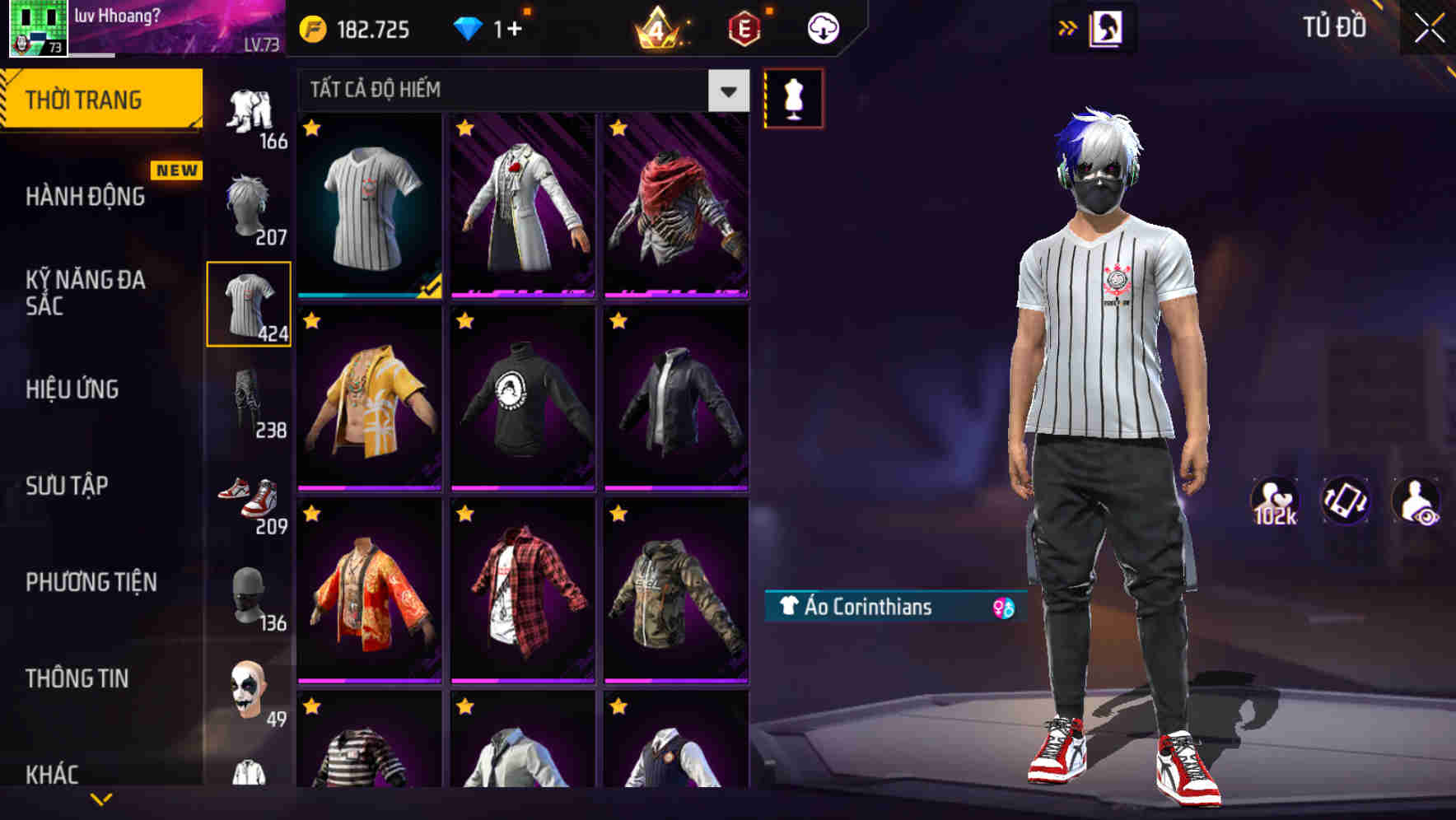Select the hairstyle category icon labeled 207
1456x820 pixels.
[250, 205]
